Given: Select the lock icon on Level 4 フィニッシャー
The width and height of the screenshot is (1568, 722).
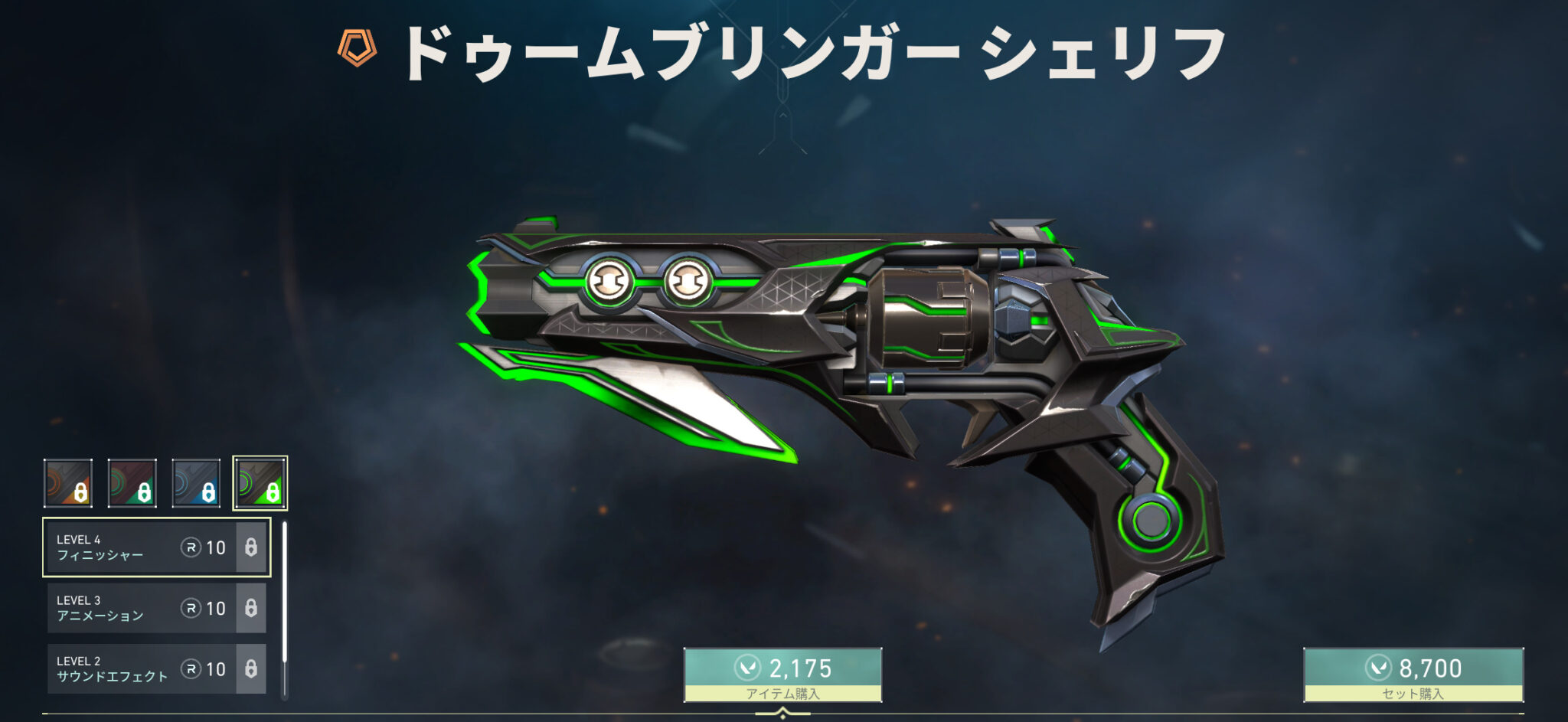Looking at the screenshot, I should tap(253, 548).
